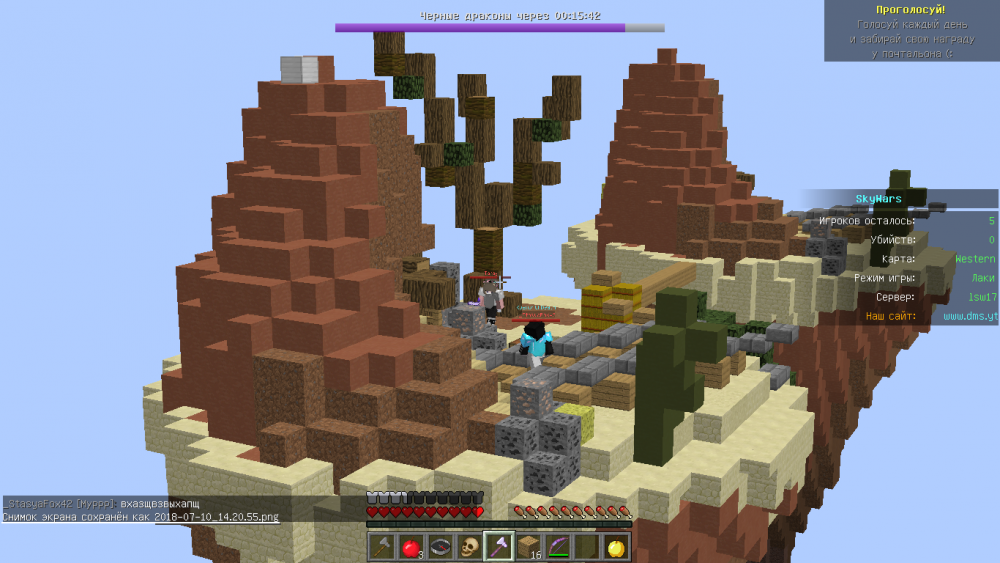Pick the enchanted axe slot
1000x563 pixels.
click(498, 547)
